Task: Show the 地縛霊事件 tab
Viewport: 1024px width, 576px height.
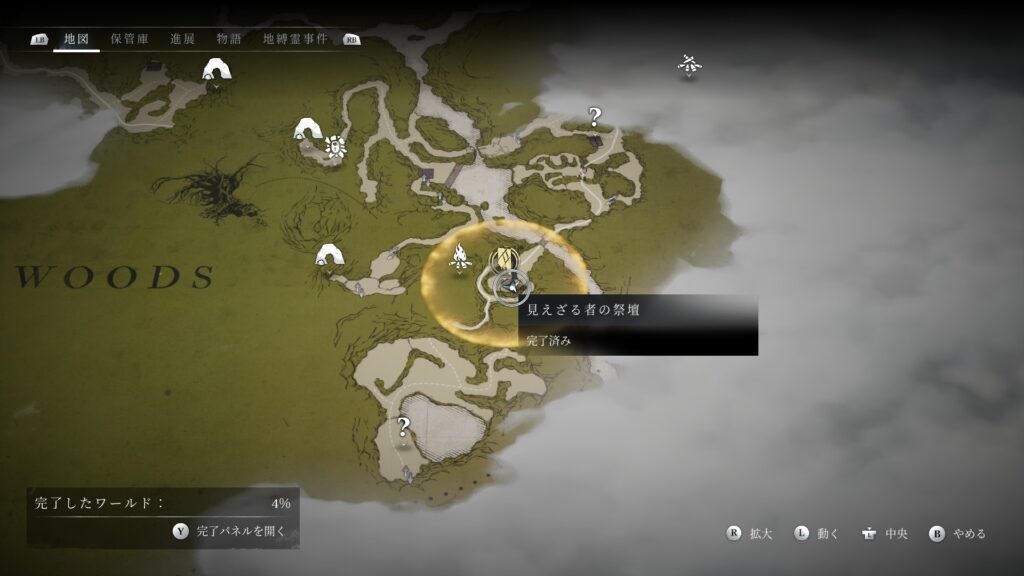Action: pos(295,39)
